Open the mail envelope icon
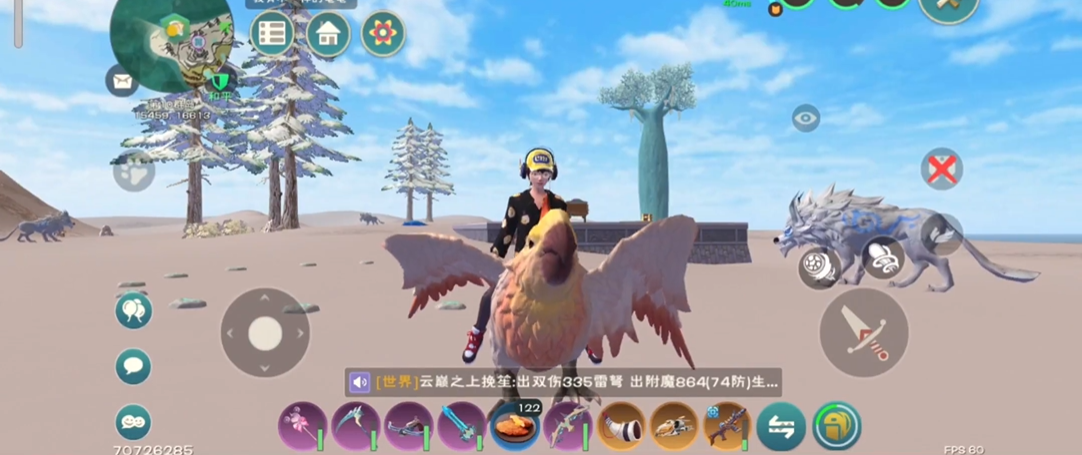 (x=122, y=80)
